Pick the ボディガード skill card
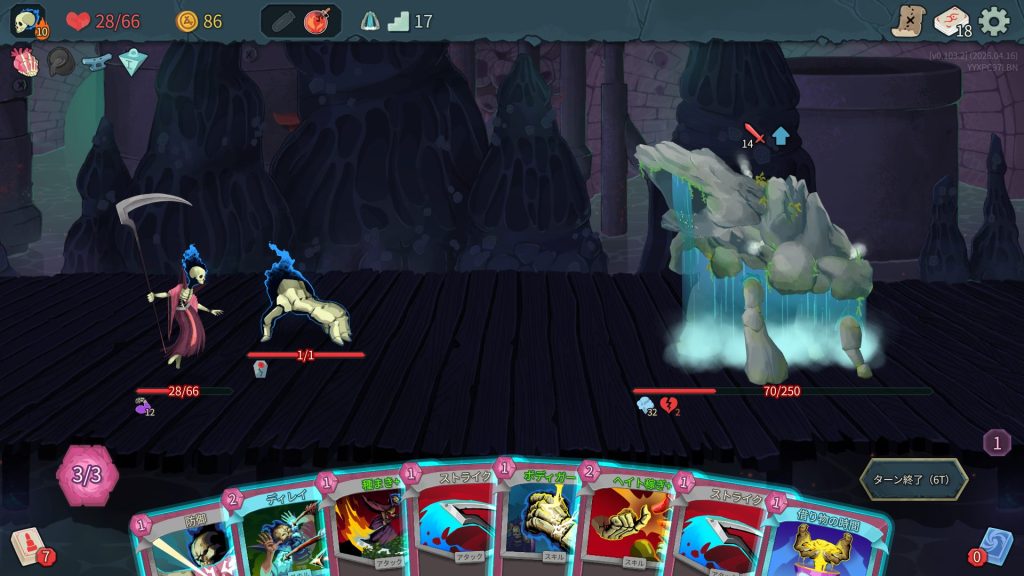Image resolution: width=1024 pixels, height=576 pixels. [x=542, y=515]
